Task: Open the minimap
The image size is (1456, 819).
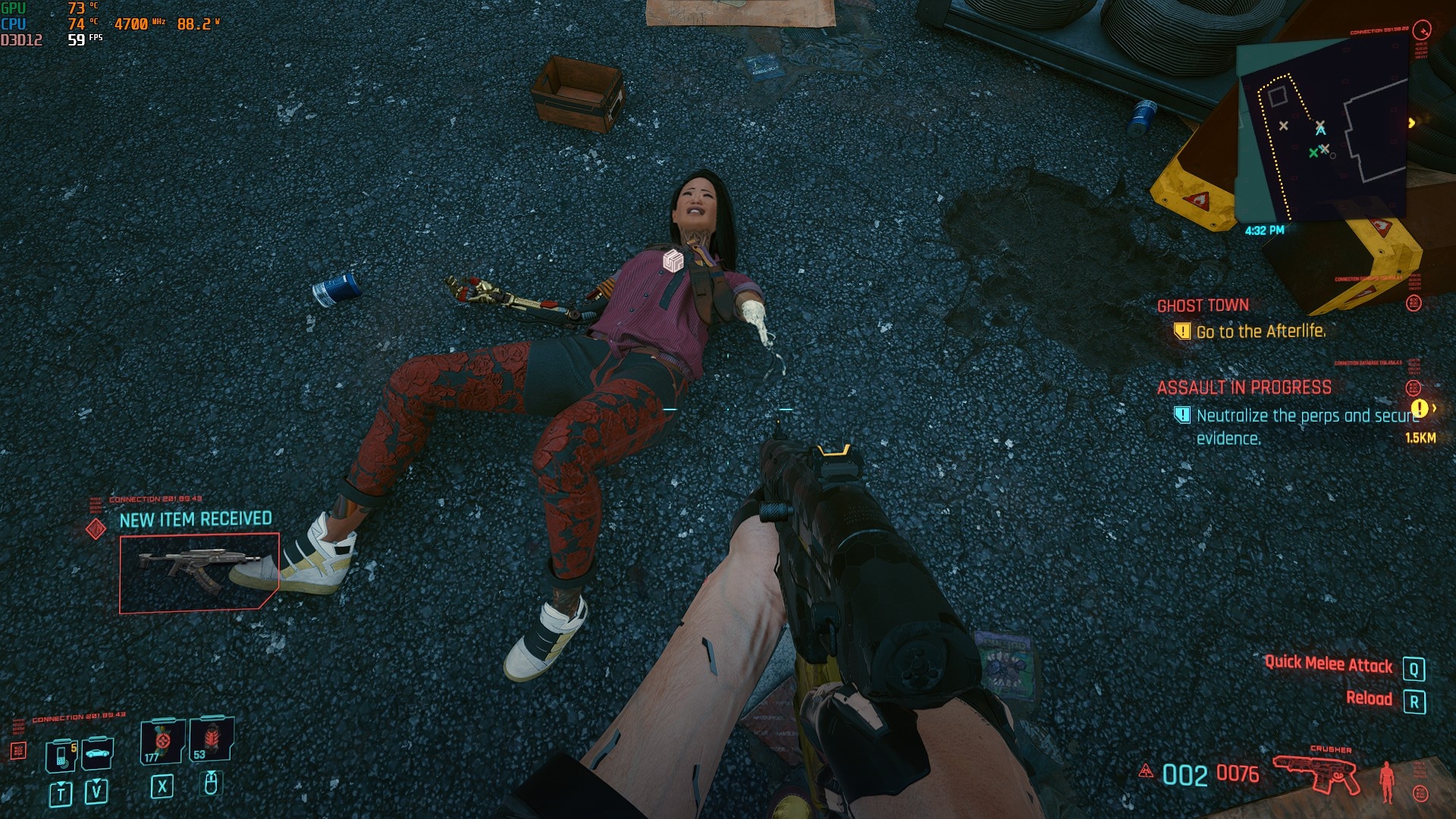Action: pyautogui.click(x=1323, y=130)
